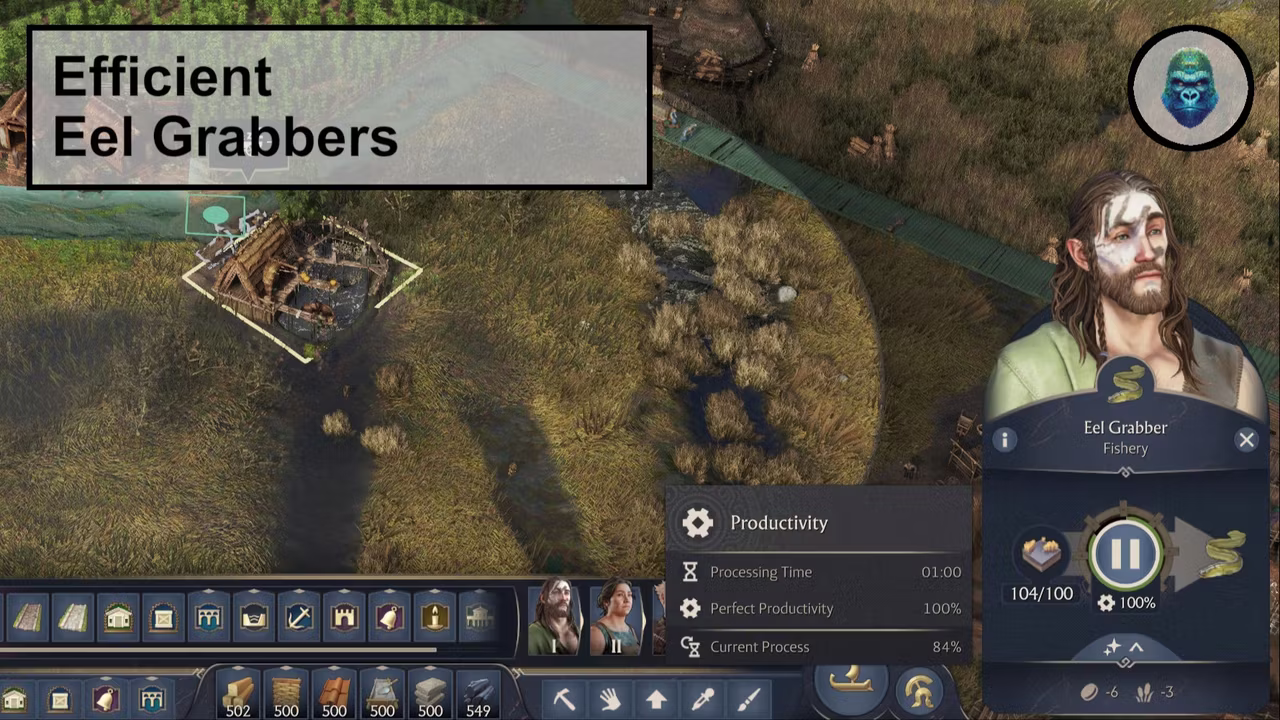Expand the sparkle arrow section of panel
This screenshot has width=1280, height=720.
pyautogui.click(x=1124, y=648)
